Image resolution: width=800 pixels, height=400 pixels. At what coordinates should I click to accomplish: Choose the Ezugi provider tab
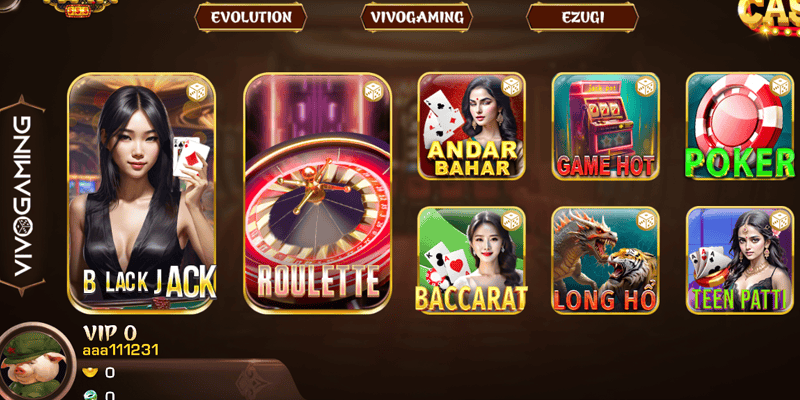(582, 17)
